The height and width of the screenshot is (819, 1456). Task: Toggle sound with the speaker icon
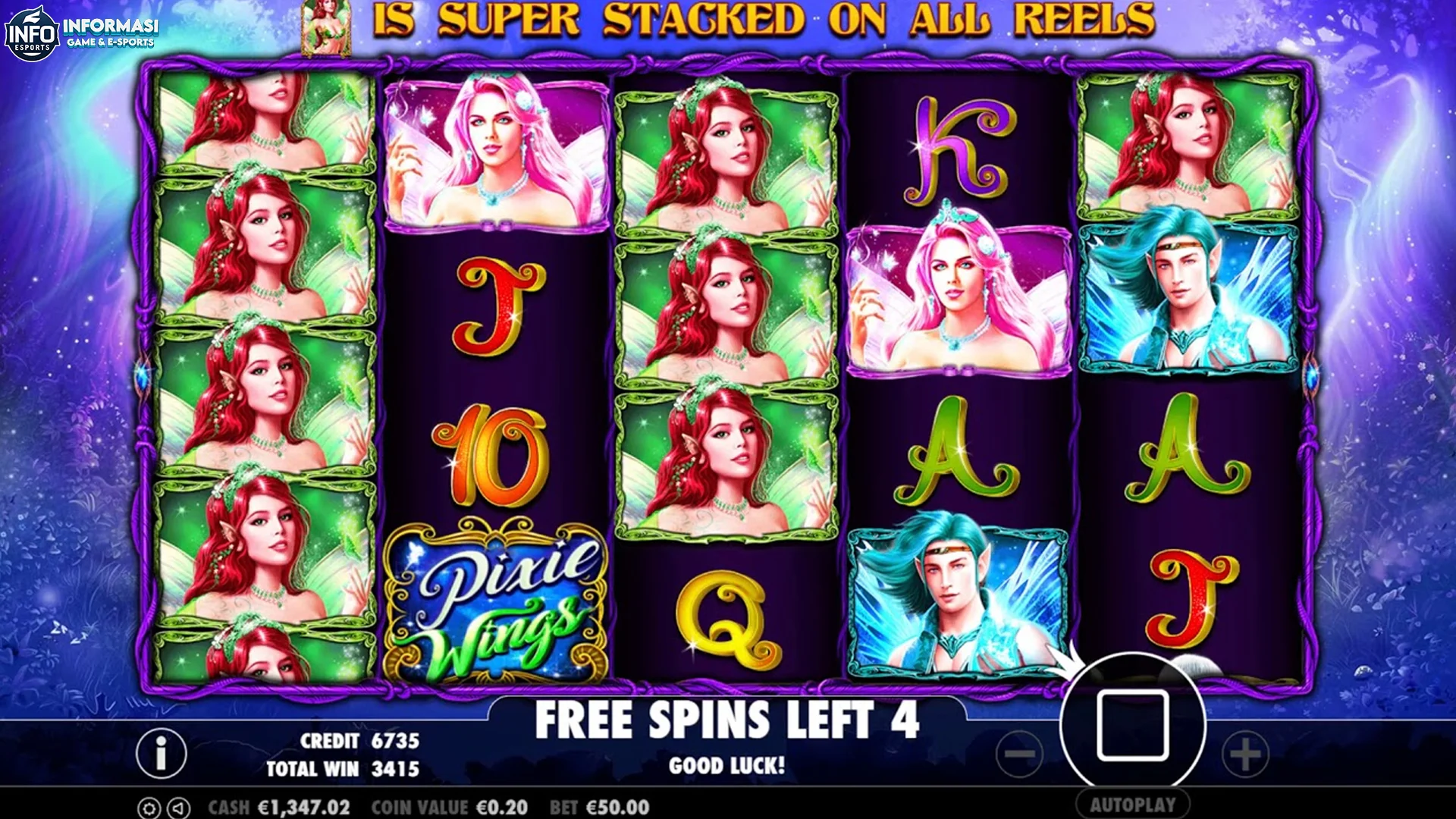tap(178, 808)
